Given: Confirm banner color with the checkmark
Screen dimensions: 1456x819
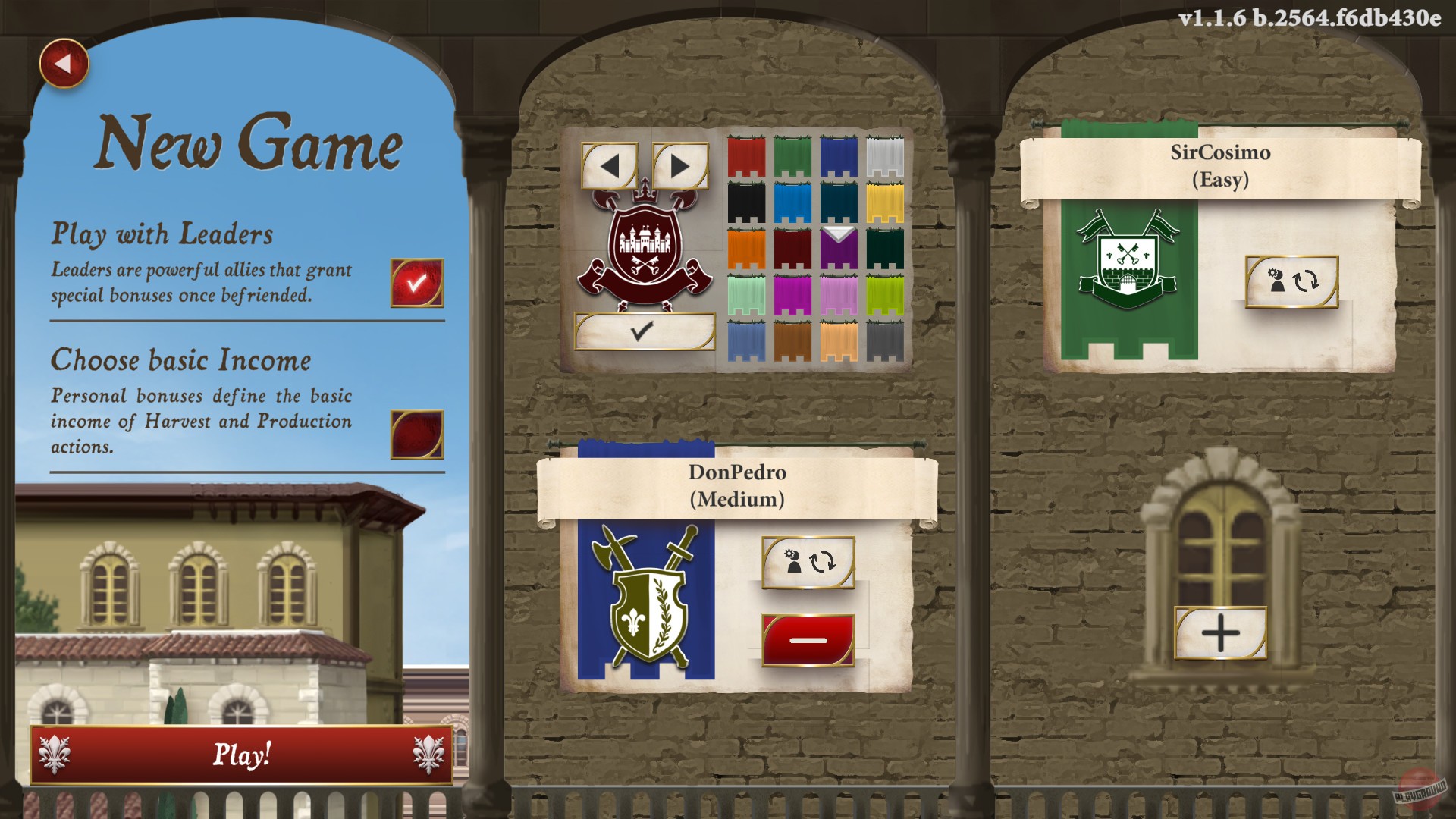Looking at the screenshot, I should (x=645, y=333).
